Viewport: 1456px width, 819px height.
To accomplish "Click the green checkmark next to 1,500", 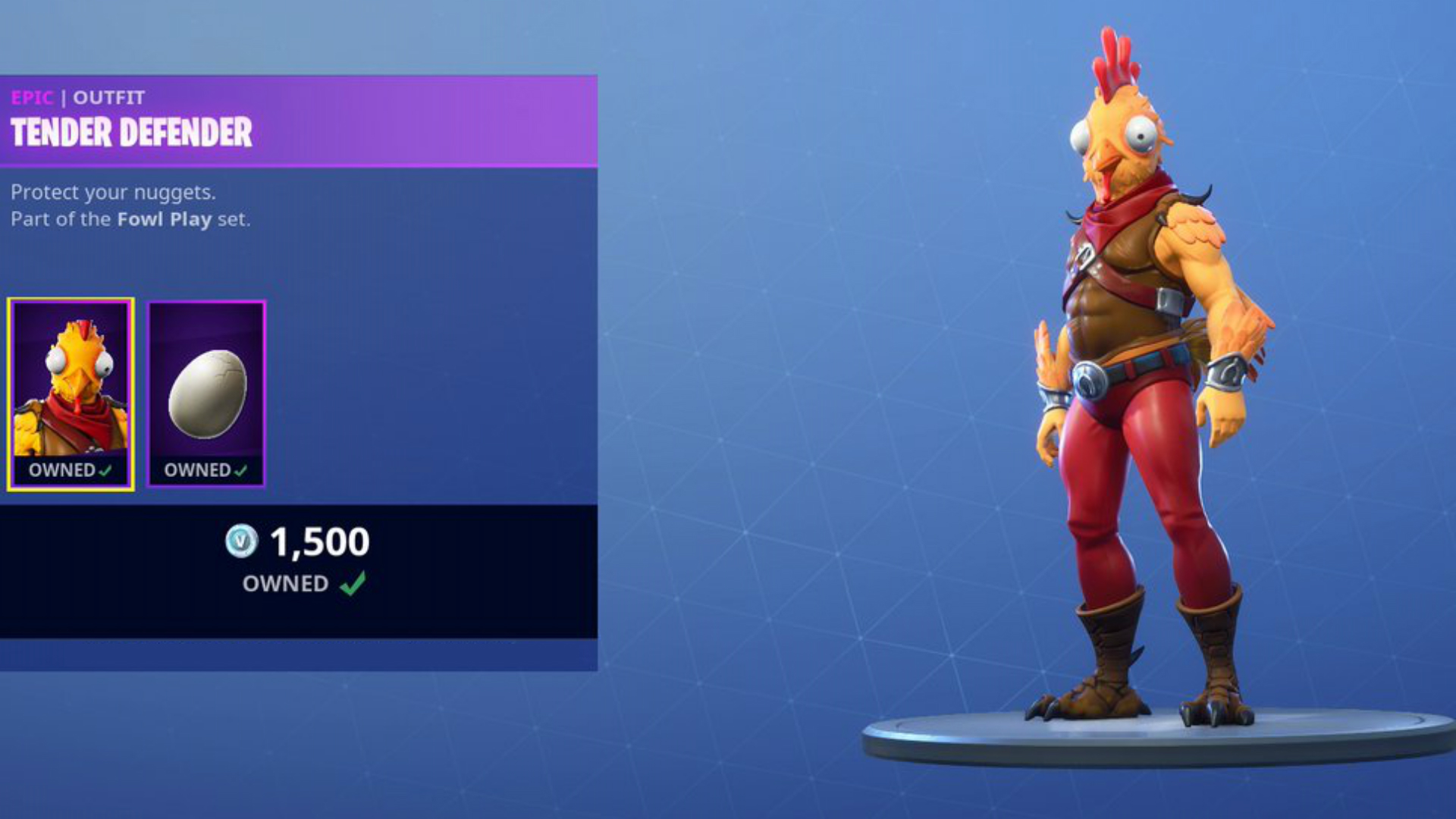I will (x=353, y=584).
